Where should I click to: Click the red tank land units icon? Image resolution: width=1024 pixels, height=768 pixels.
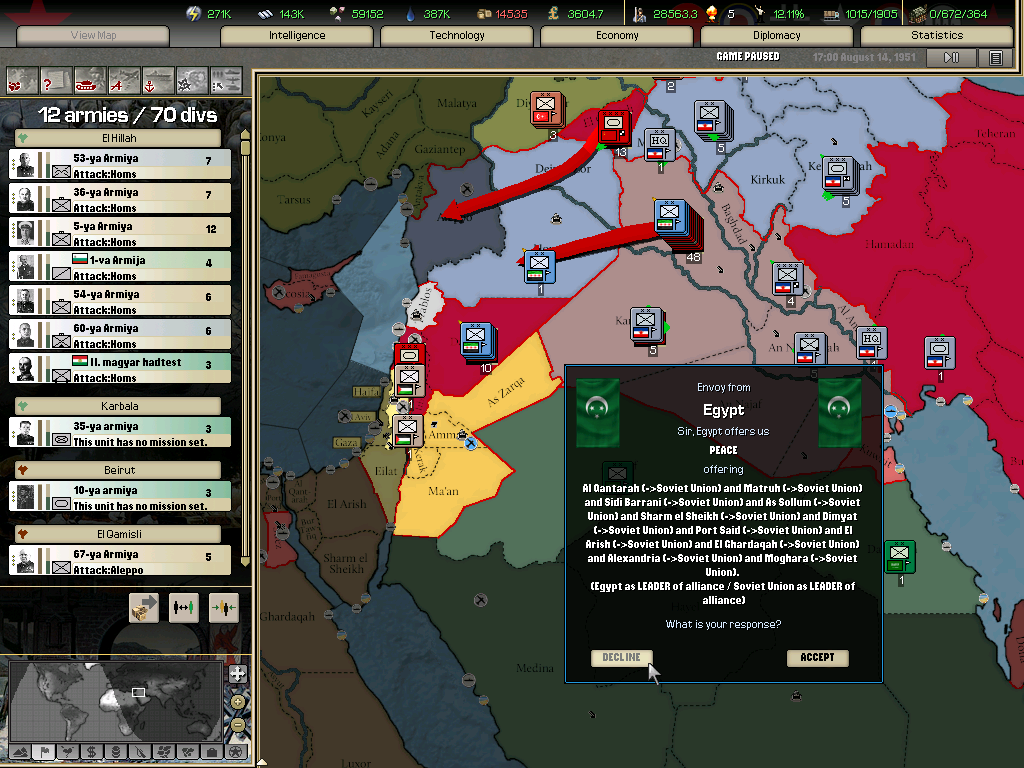tap(90, 79)
